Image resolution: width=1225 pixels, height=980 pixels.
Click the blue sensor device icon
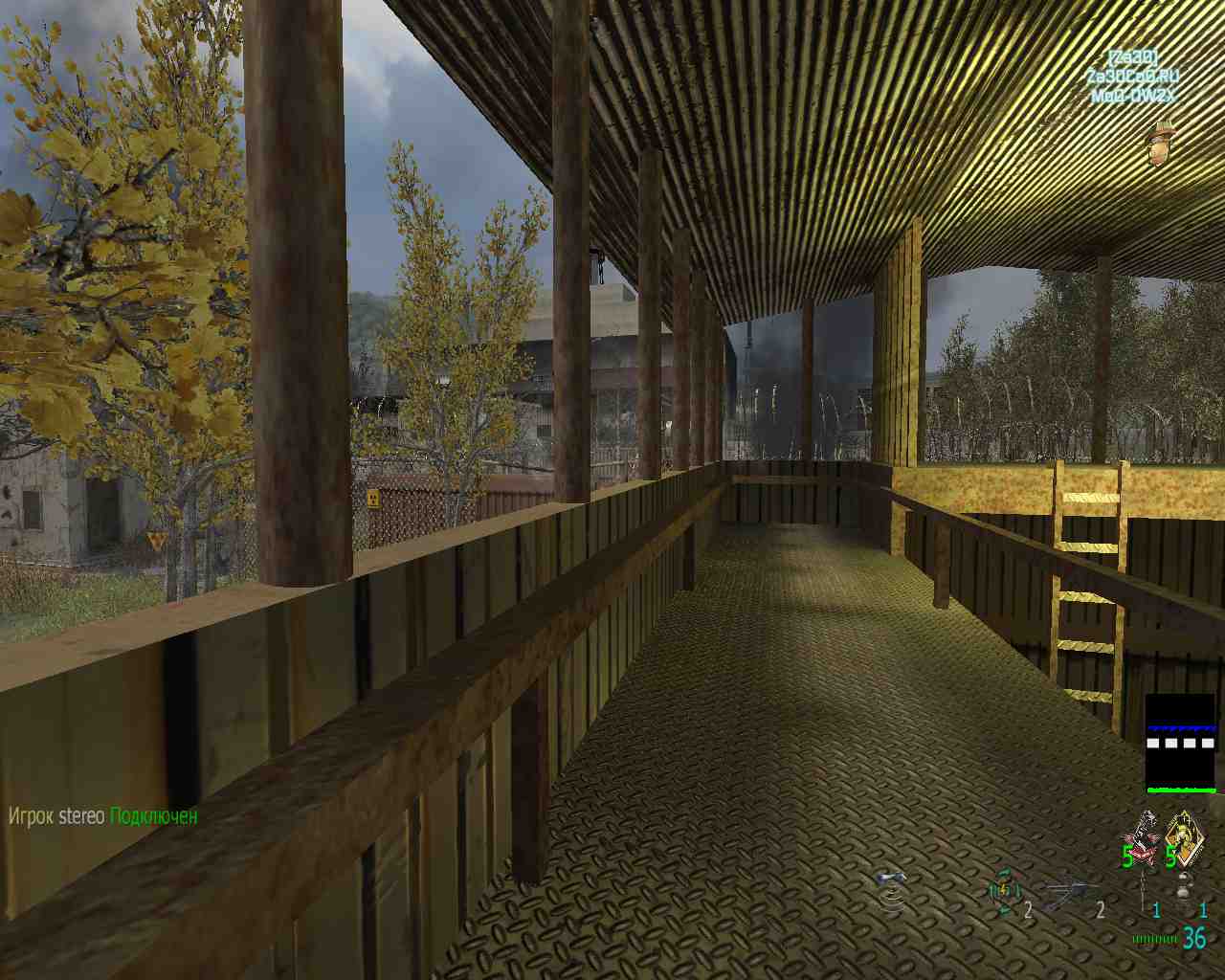pos(892,886)
